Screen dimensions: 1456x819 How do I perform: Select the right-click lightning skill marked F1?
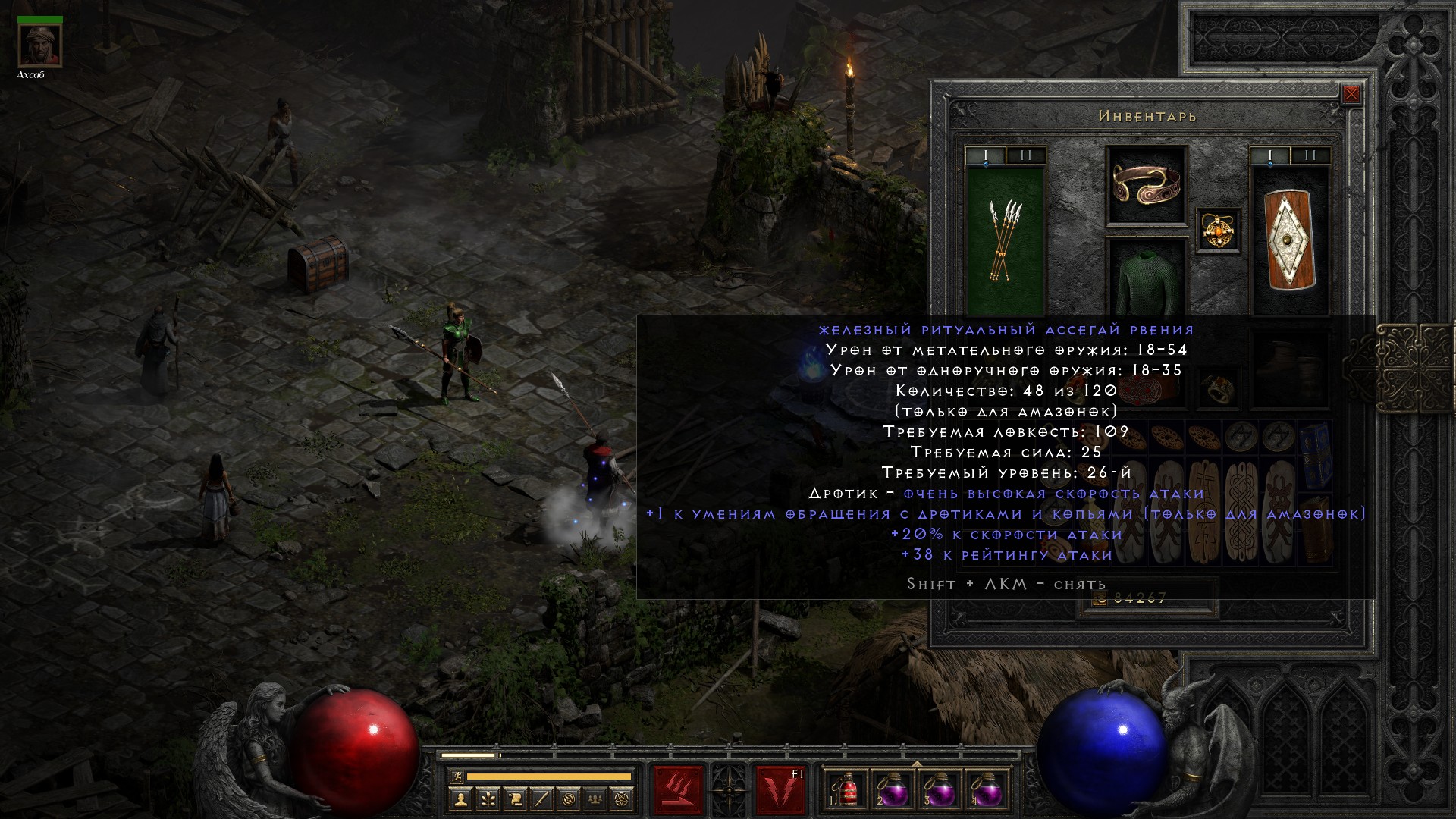point(780,790)
